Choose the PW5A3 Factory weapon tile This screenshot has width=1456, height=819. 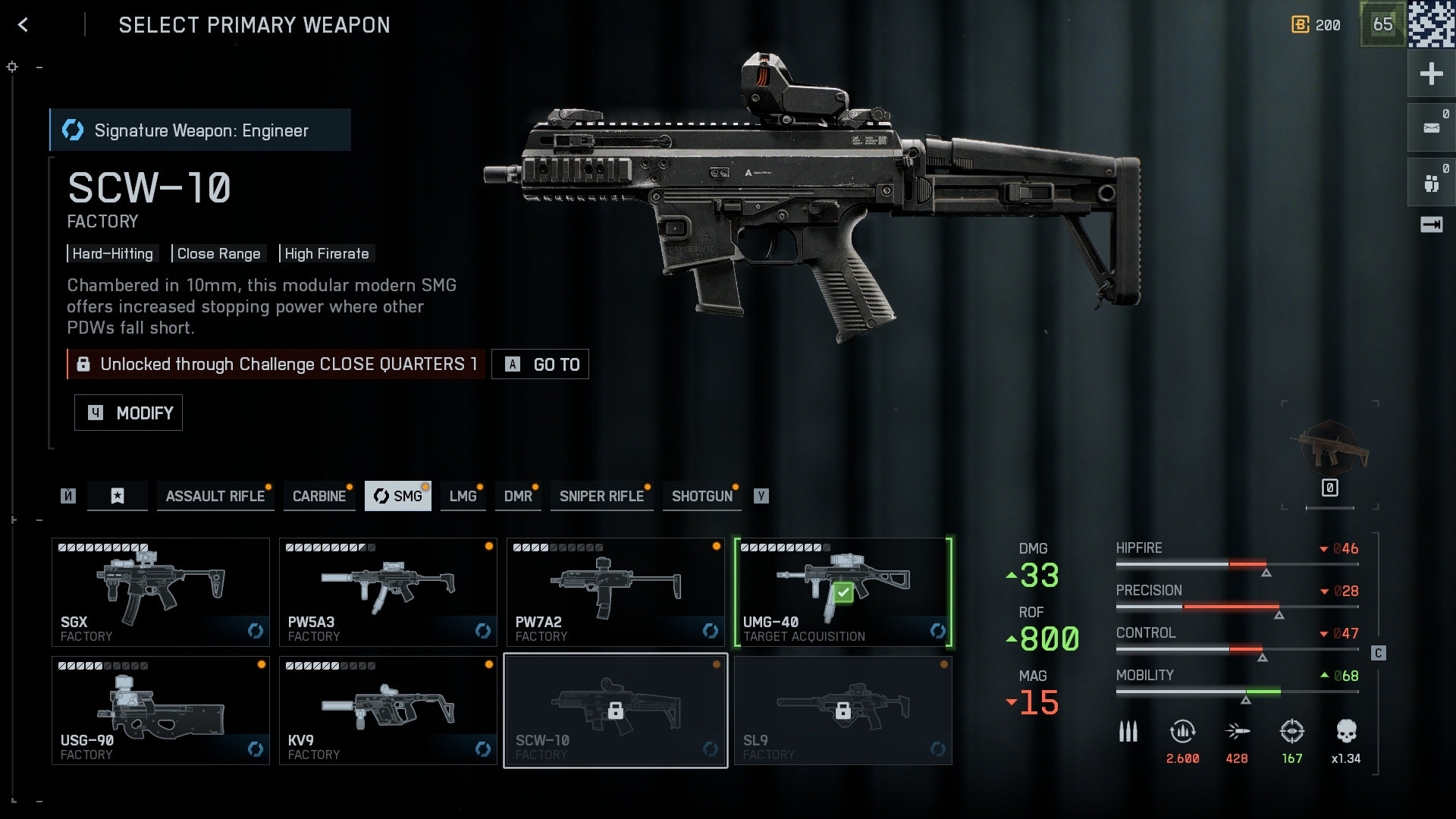[x=388, y=591]
